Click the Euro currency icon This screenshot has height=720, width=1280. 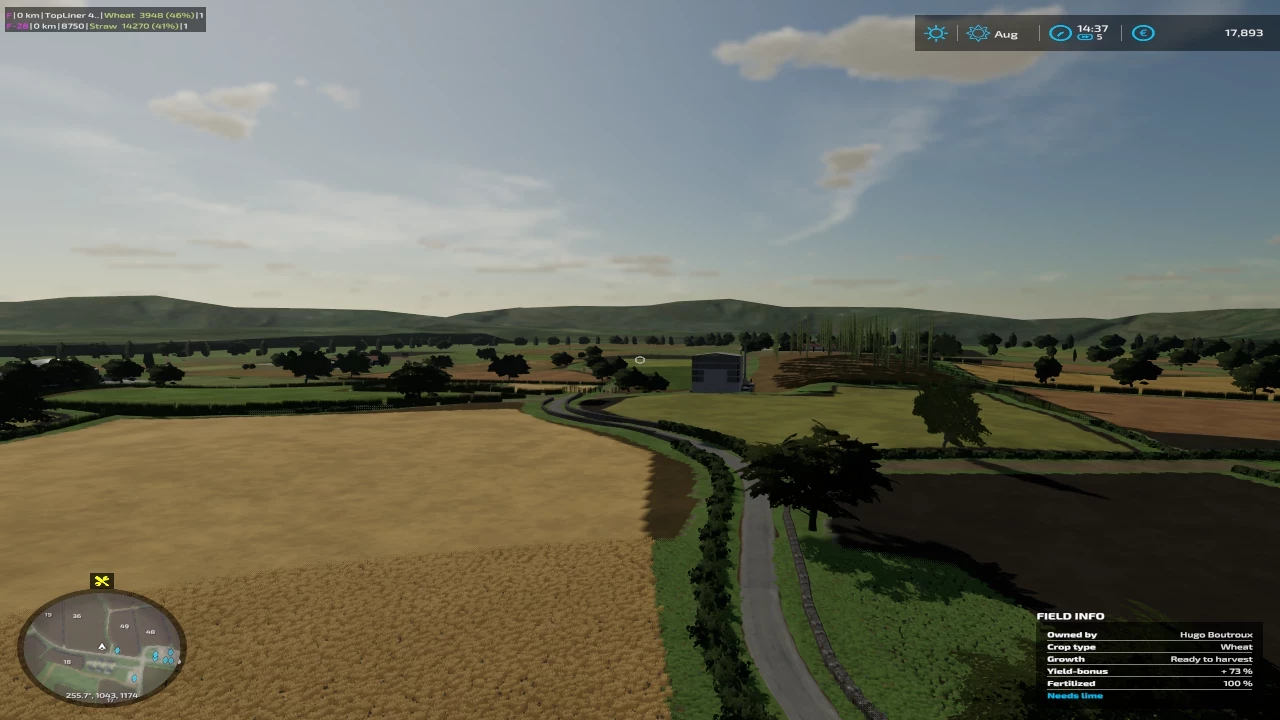click(x=1143, y=33)
